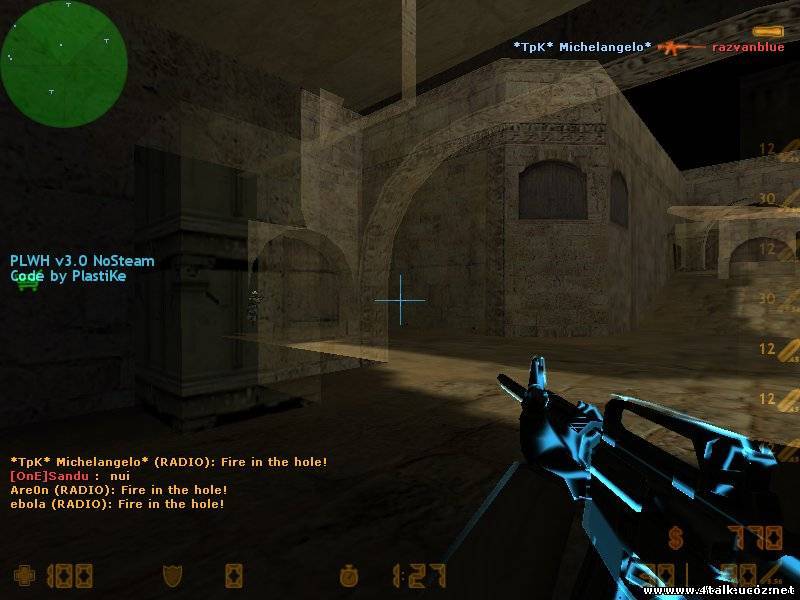Click the orange rifle kill feed icon

click(x=681, y=46)
